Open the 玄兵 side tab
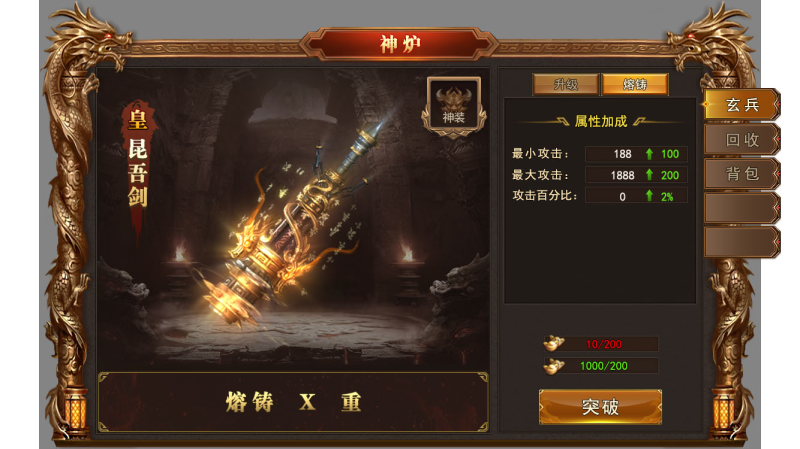Viewport: 800px width, 449px height. (742, 105)
